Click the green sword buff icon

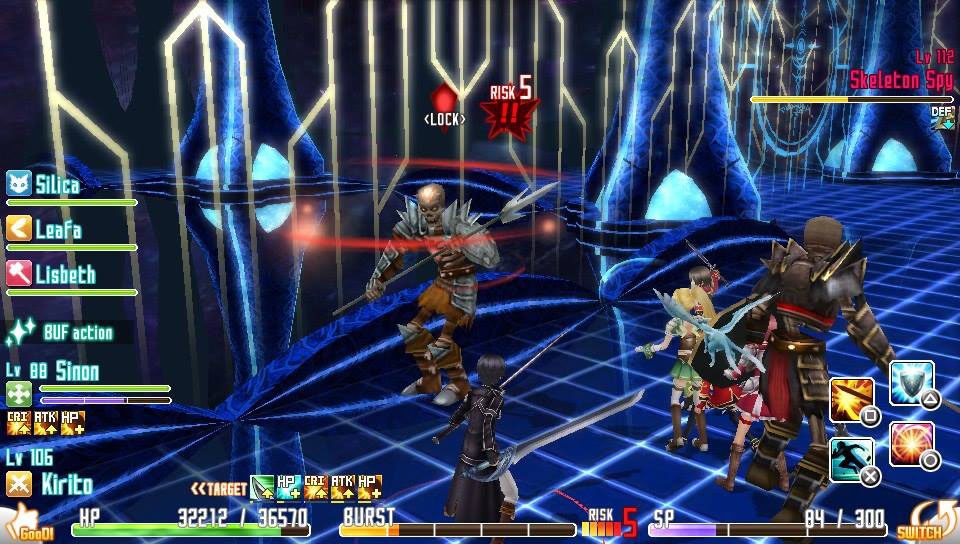pos(262,488)
